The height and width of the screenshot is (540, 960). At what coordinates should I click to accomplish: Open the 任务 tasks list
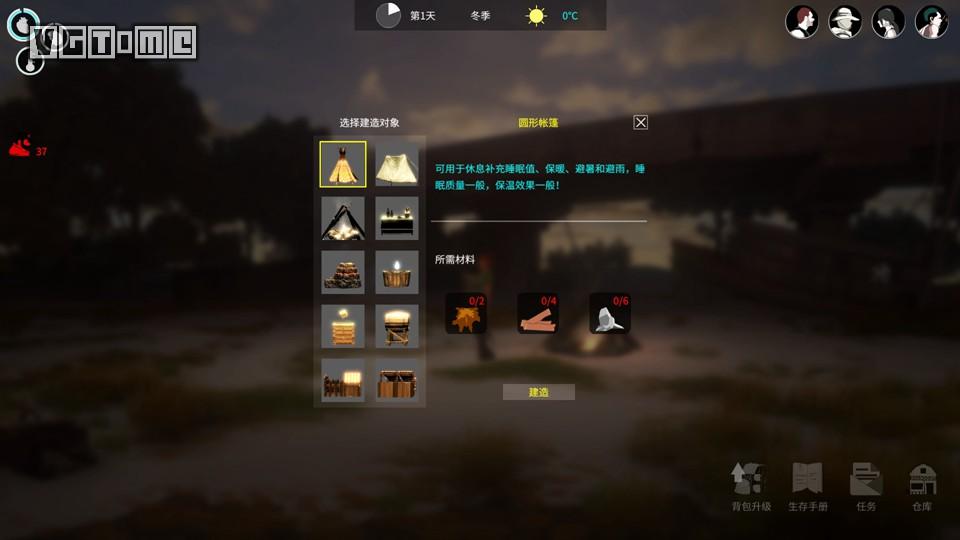pos(866,487)
